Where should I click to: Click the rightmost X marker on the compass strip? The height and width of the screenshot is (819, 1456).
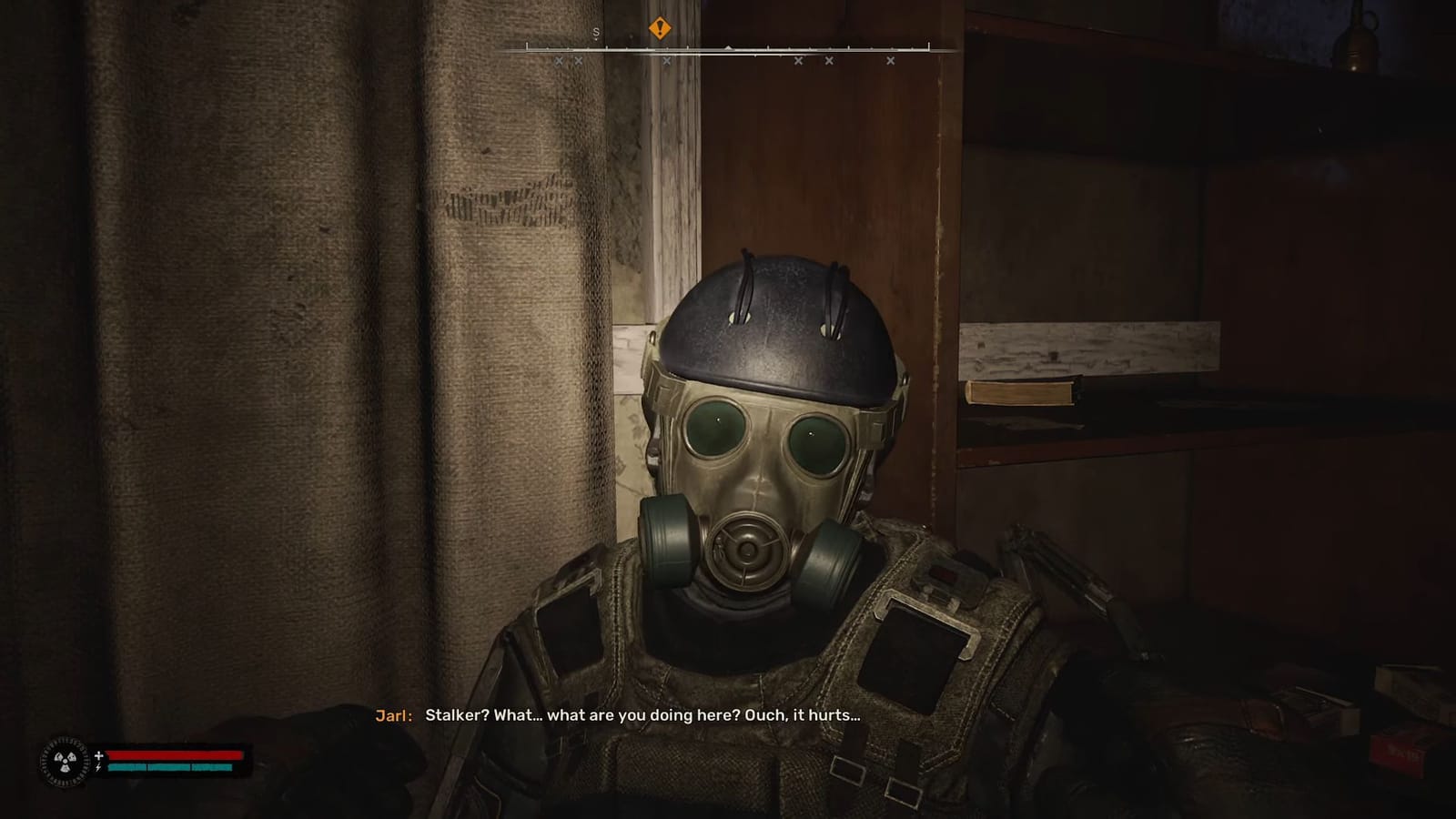click(889, 61)
